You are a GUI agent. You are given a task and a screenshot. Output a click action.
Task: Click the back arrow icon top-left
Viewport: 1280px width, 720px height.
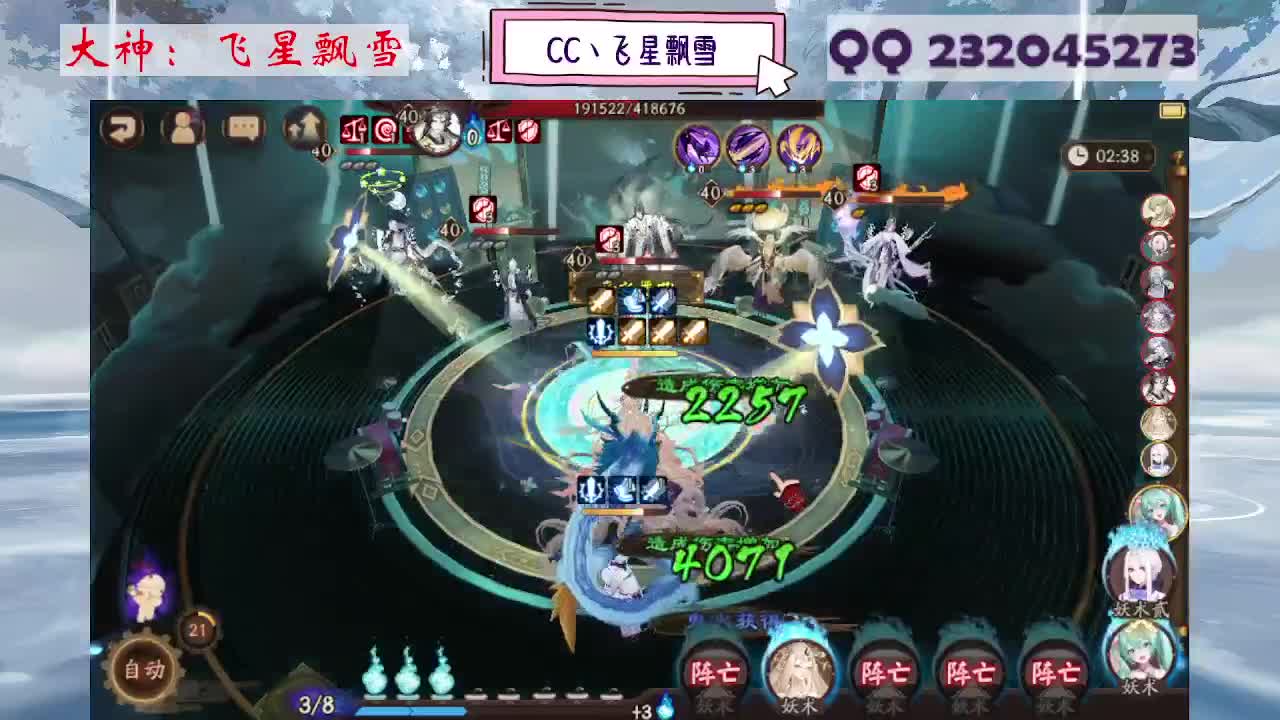123,128
